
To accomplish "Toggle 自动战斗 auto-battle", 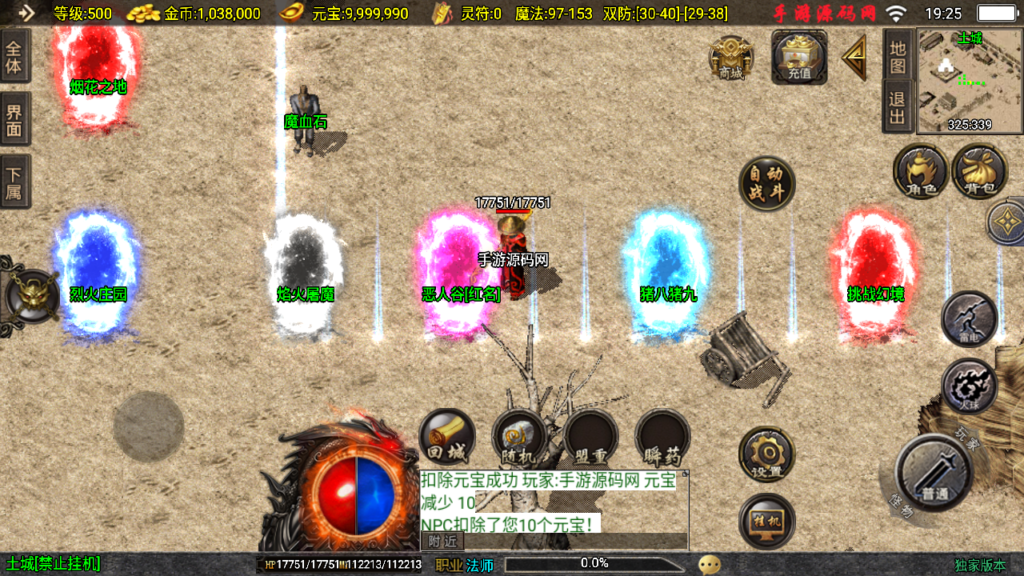I will pyautogui.click(x=767, y=184).
